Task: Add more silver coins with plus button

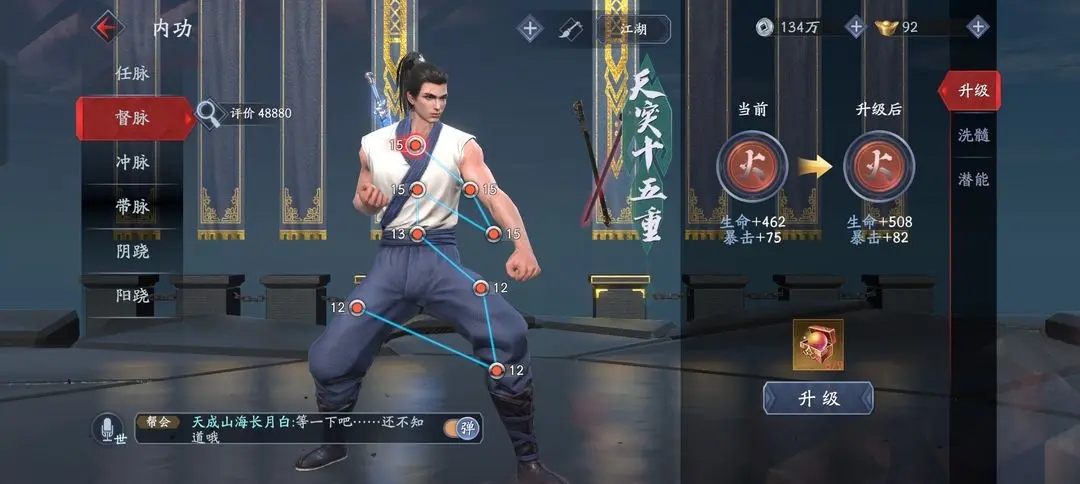Action: (x=855, y=27)
